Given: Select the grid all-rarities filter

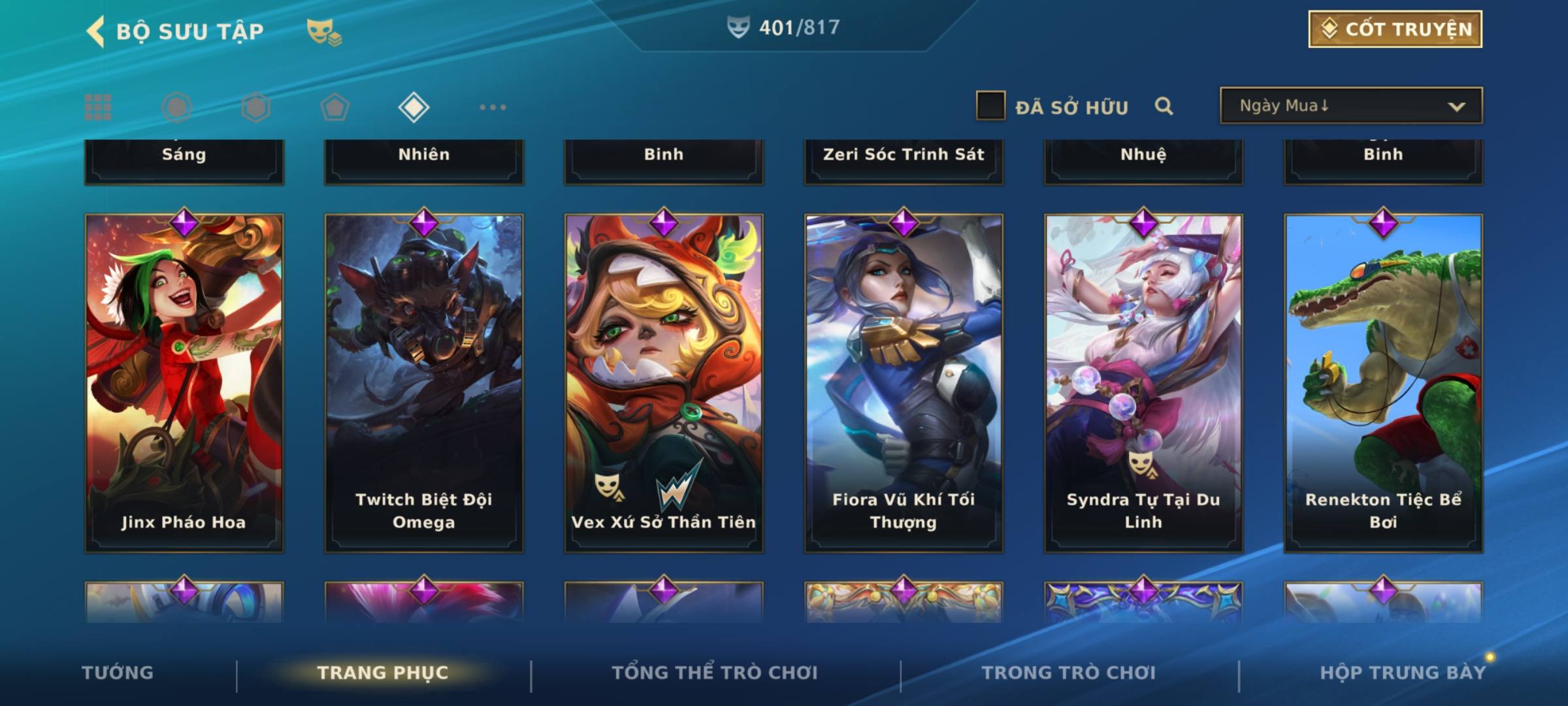Looking at the screenshot, I should coord(98,107).
